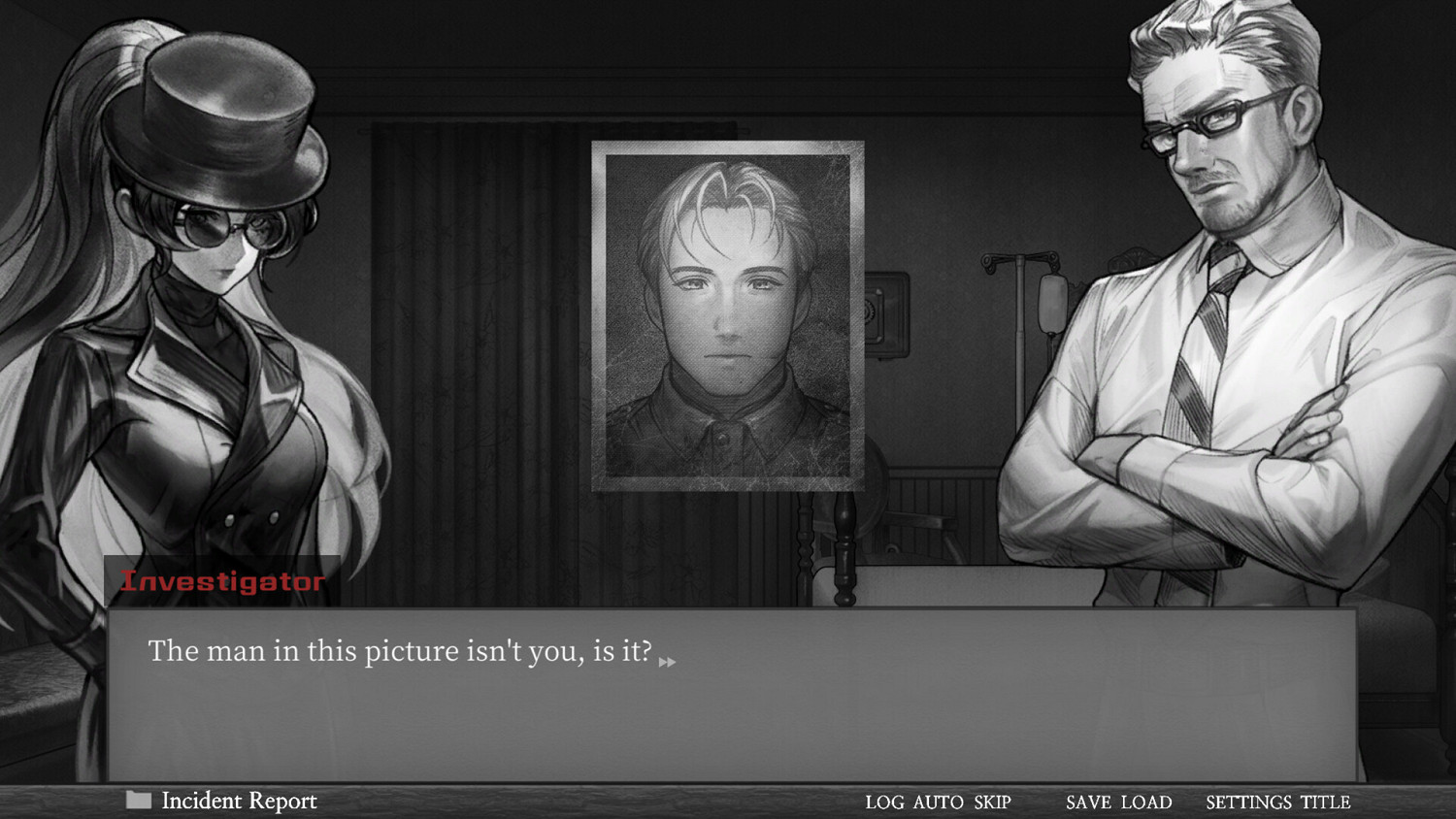Click the advance arrow after the dialogue text
The image size is (1456, 819).
(x=668, y=662)
